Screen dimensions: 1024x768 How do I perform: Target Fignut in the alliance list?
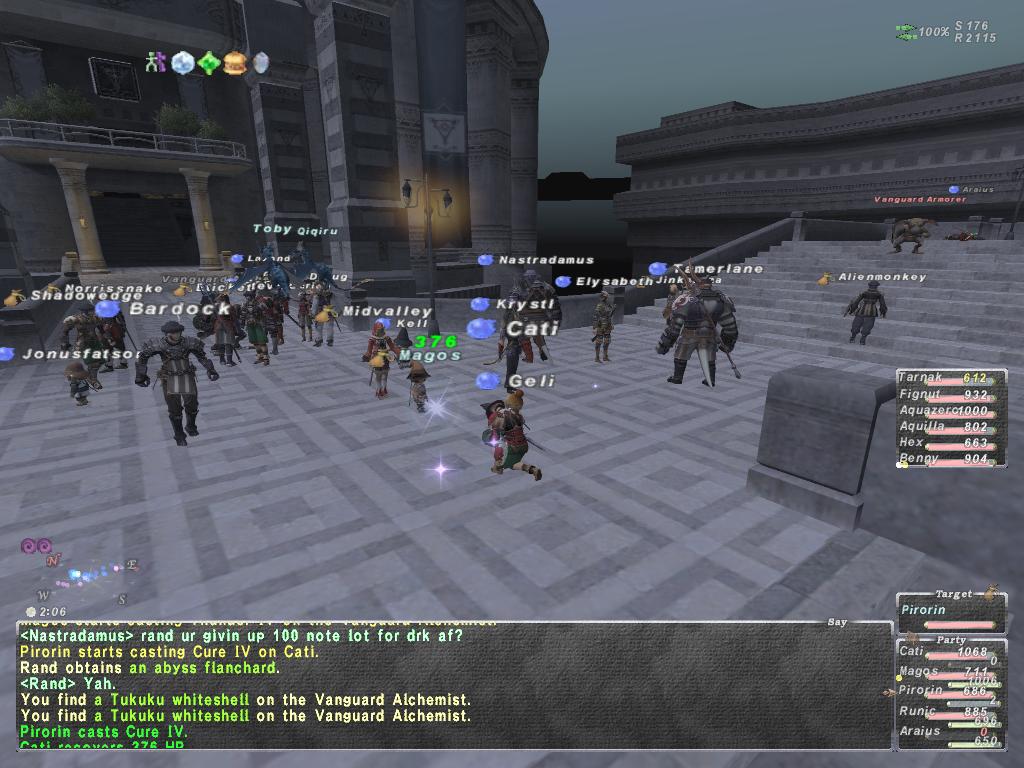click(949, 395)
